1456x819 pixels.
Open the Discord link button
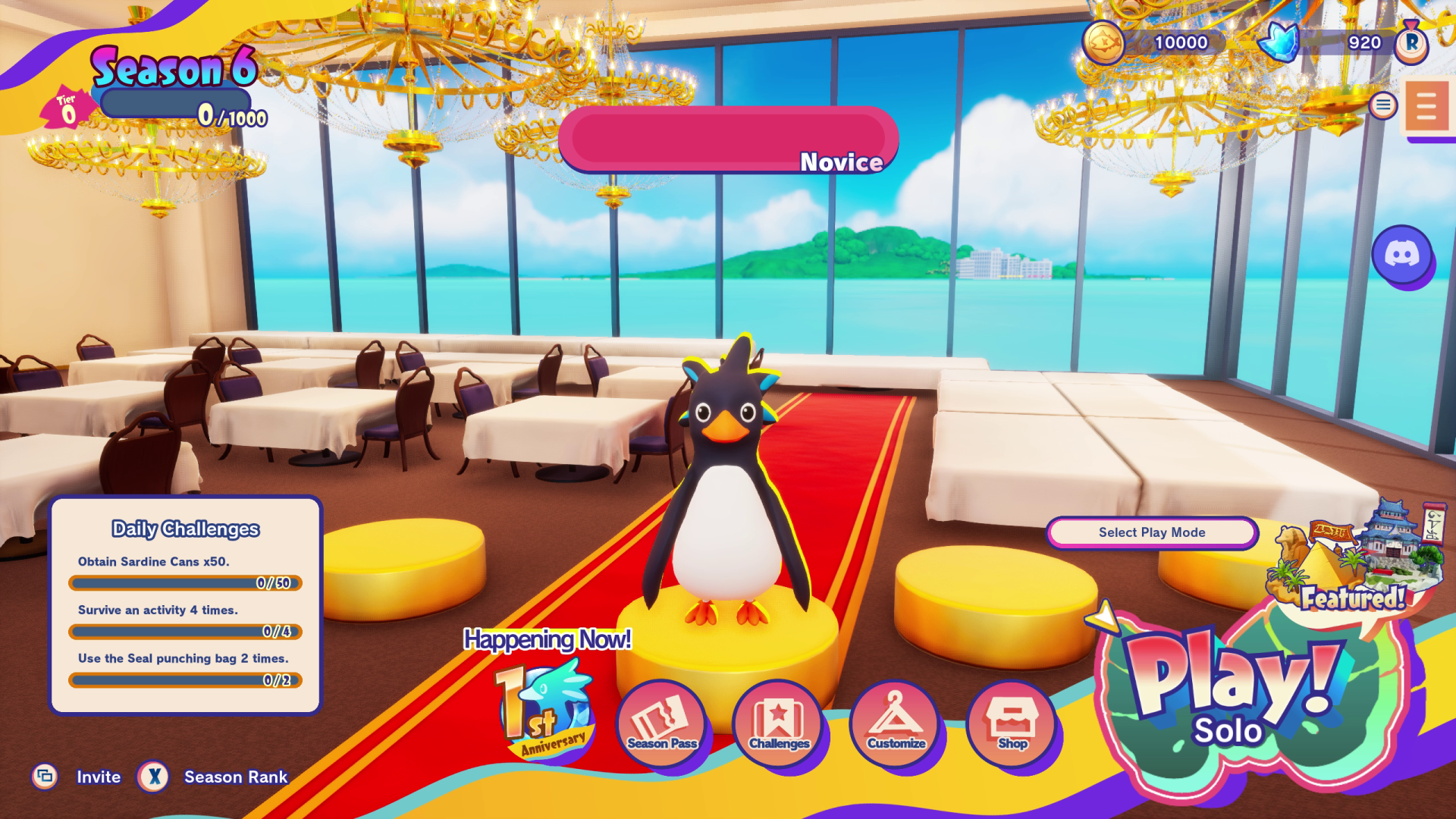click(x=1401, y=255)
